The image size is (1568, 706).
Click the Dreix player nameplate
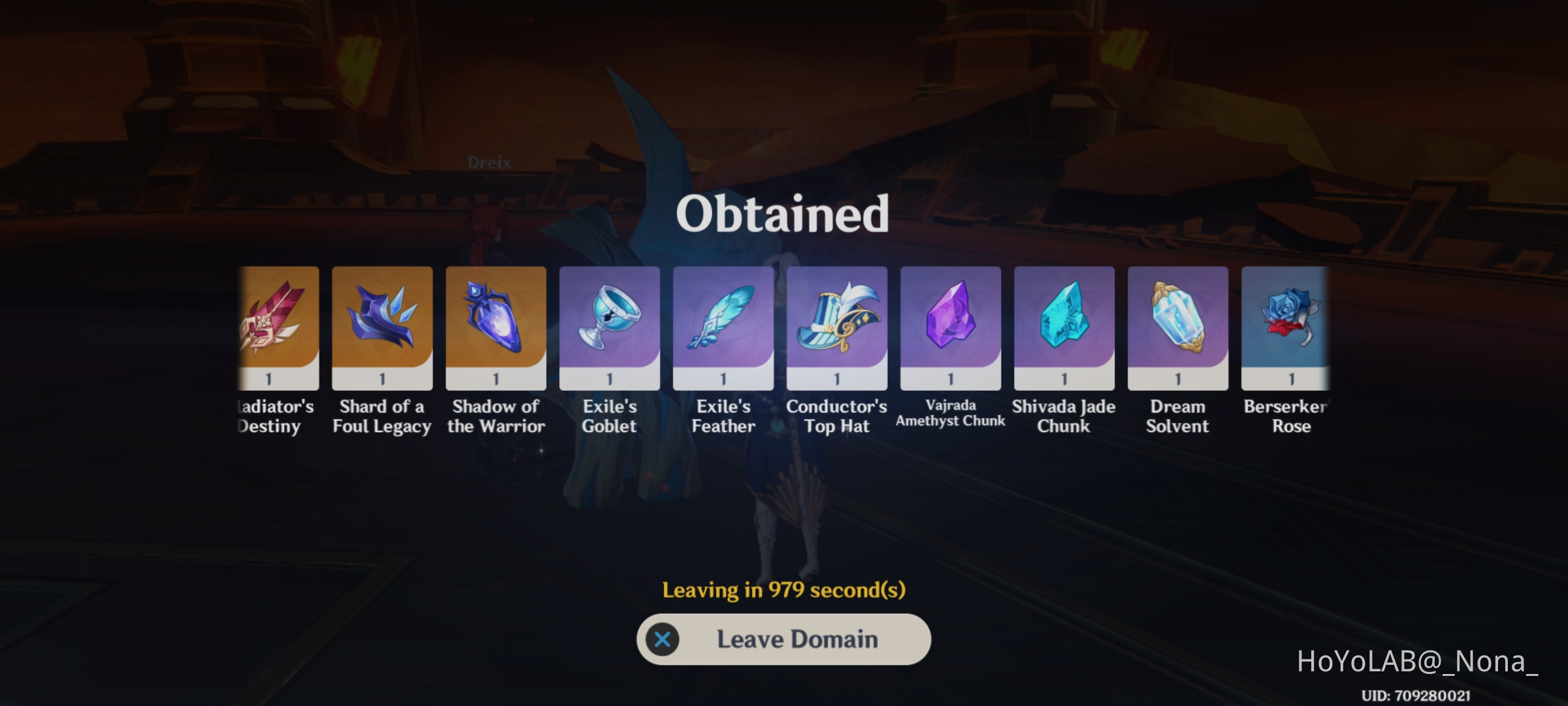(490, 161)
